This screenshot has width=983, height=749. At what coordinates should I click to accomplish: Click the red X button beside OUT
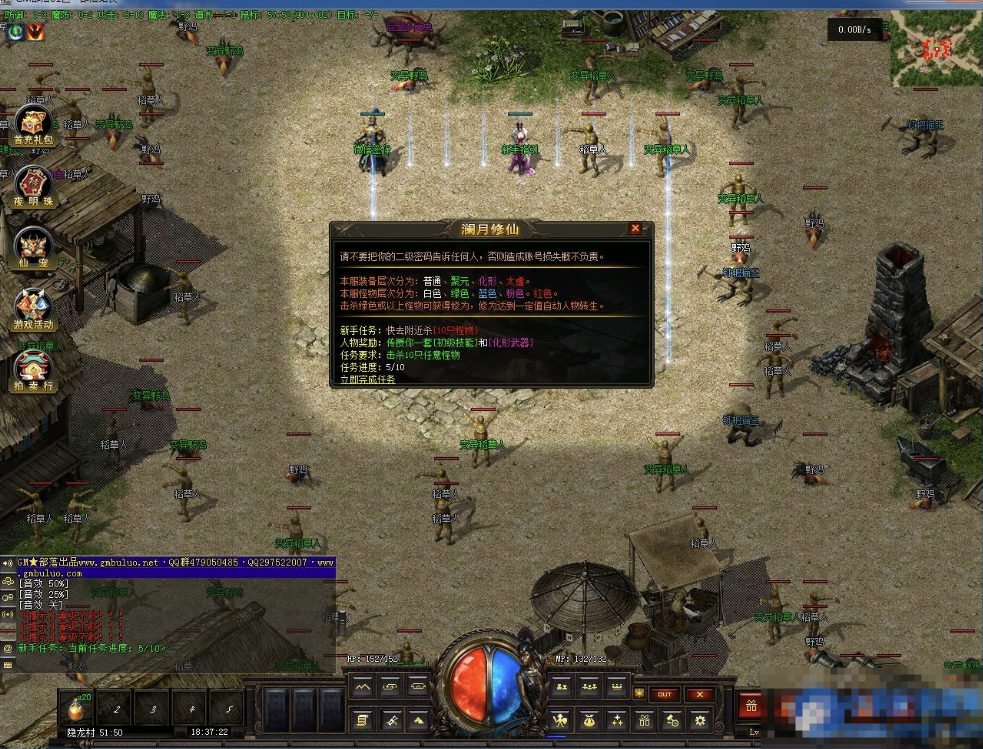pos(699,694)
